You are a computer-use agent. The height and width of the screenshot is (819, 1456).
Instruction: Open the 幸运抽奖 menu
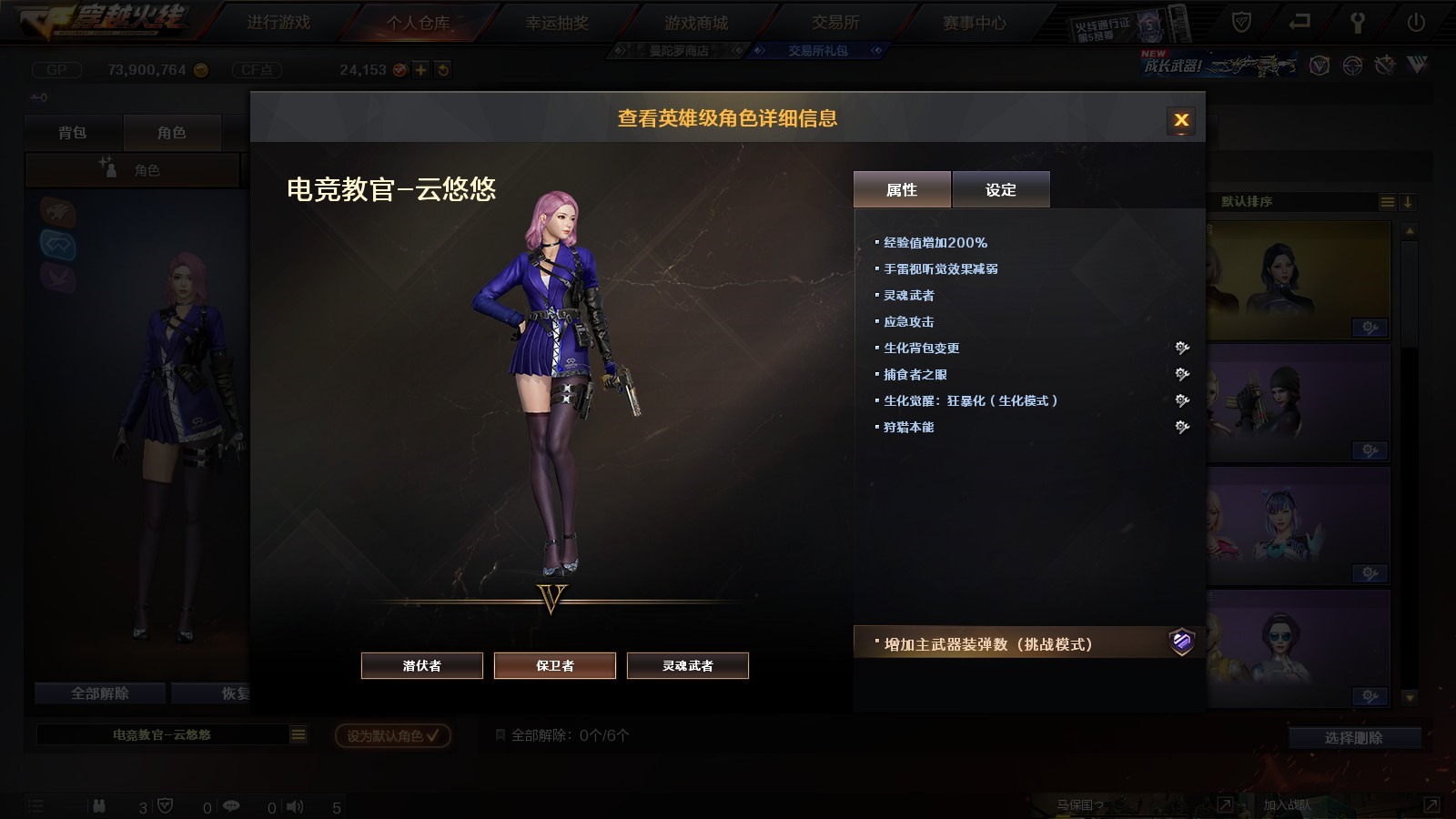pos(557,23)
